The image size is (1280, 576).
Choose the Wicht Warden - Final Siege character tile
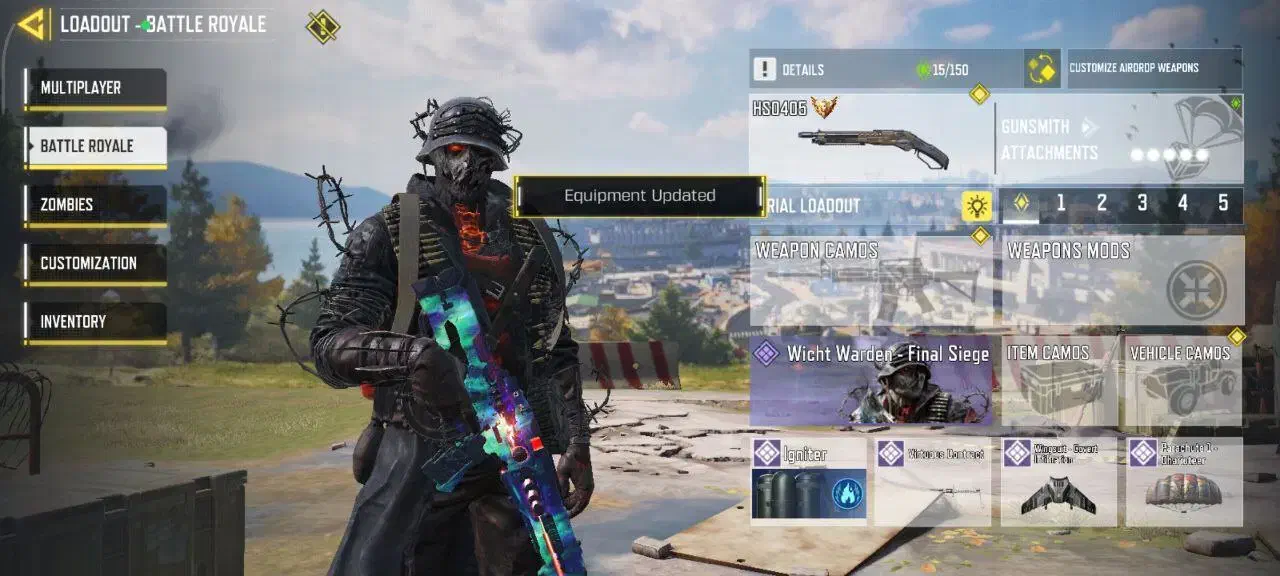[x=870, y=381]
